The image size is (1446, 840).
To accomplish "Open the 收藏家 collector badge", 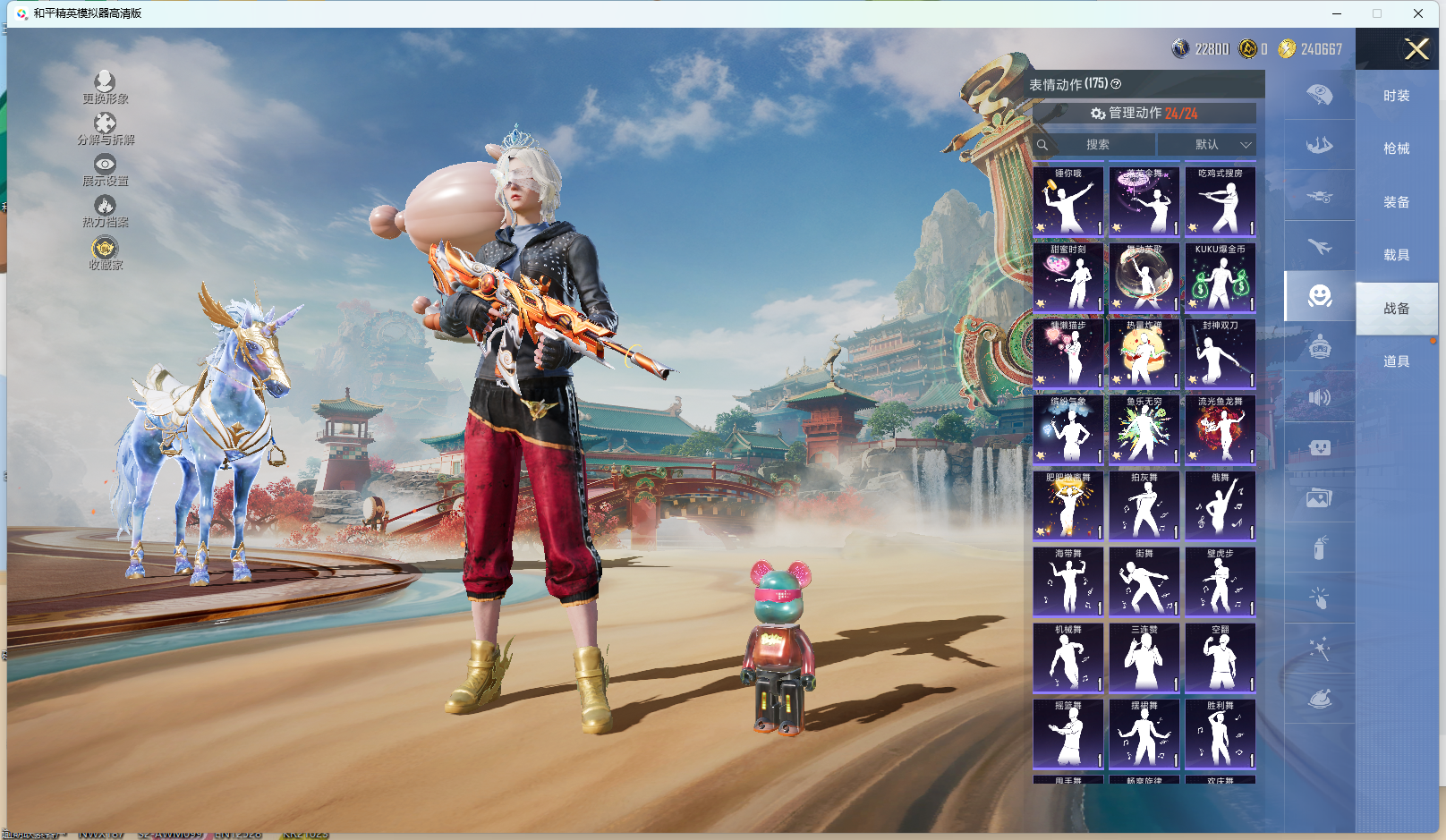I will coord(105,252).
